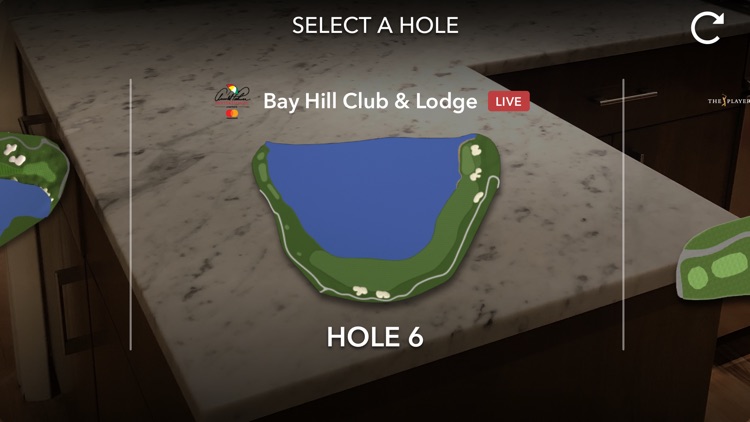Viewport: 750px width, 422px height.
Task: Tap the red LIVE badge
Action: coord(509,101)
